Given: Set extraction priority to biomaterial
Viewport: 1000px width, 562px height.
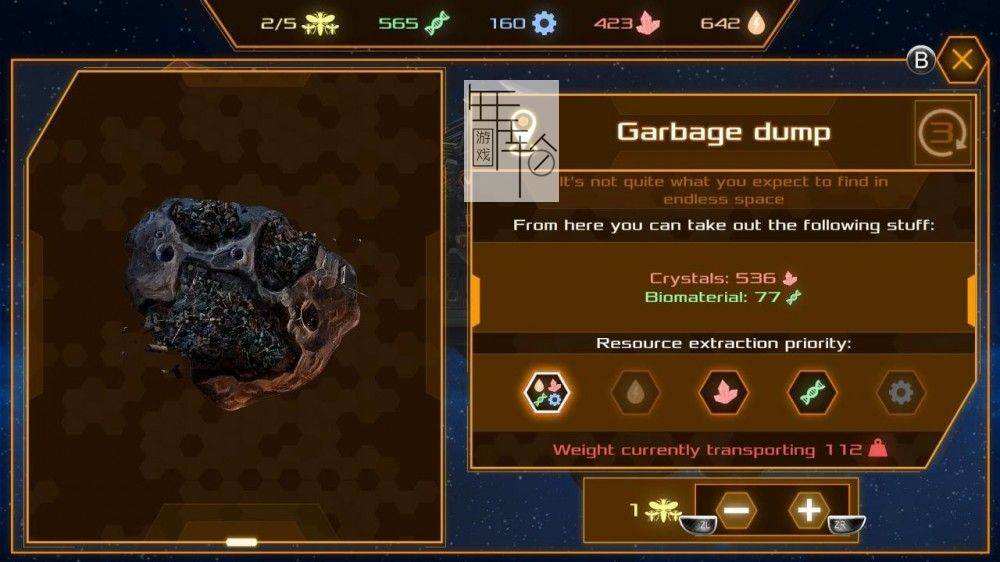Looking at the screenshot, I should (812, 392).
